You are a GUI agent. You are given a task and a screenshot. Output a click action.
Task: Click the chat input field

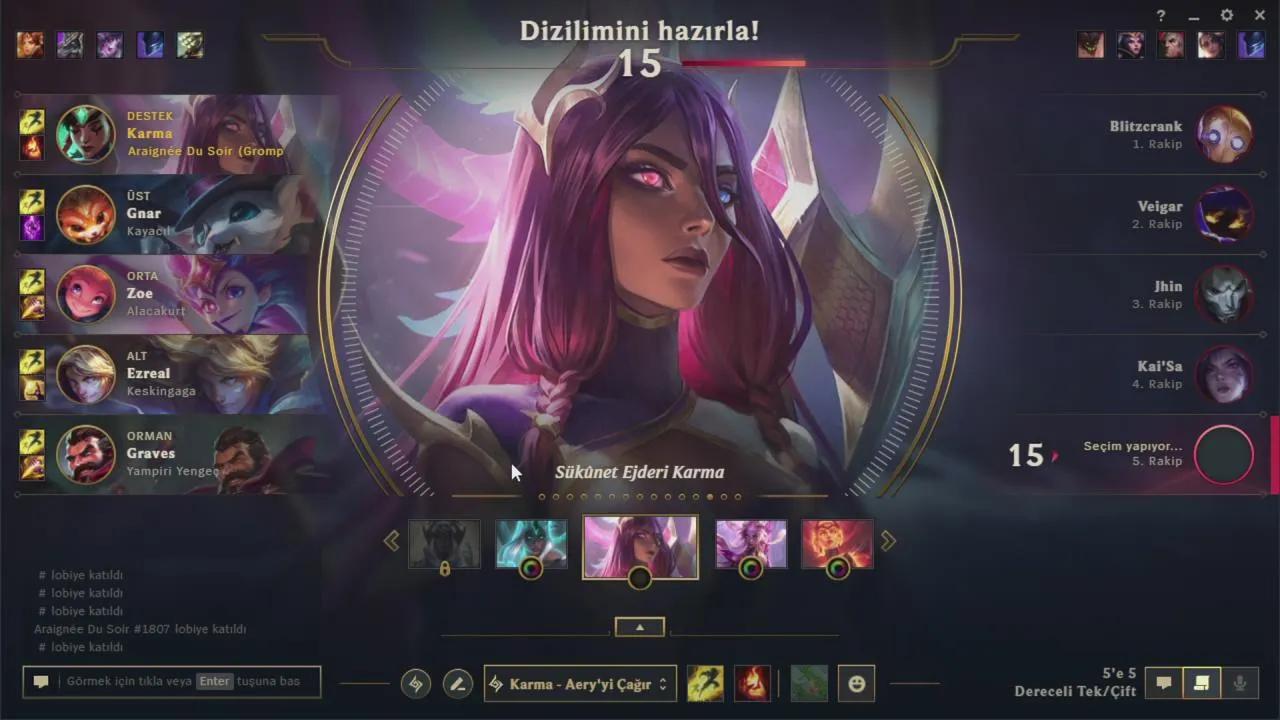point(170,681)
